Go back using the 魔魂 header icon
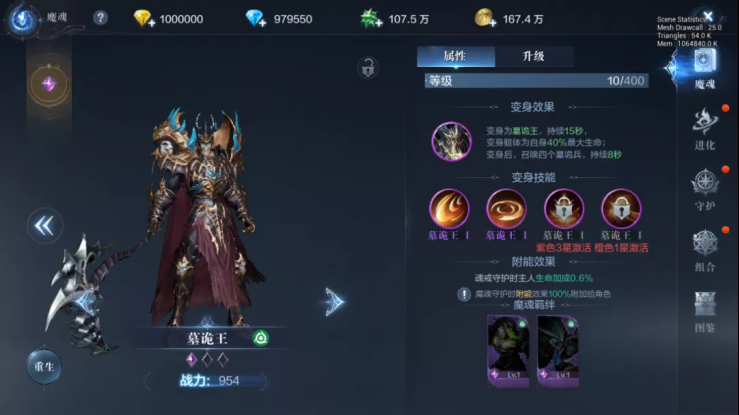739x415 pixels. click(x=22, y=18)
